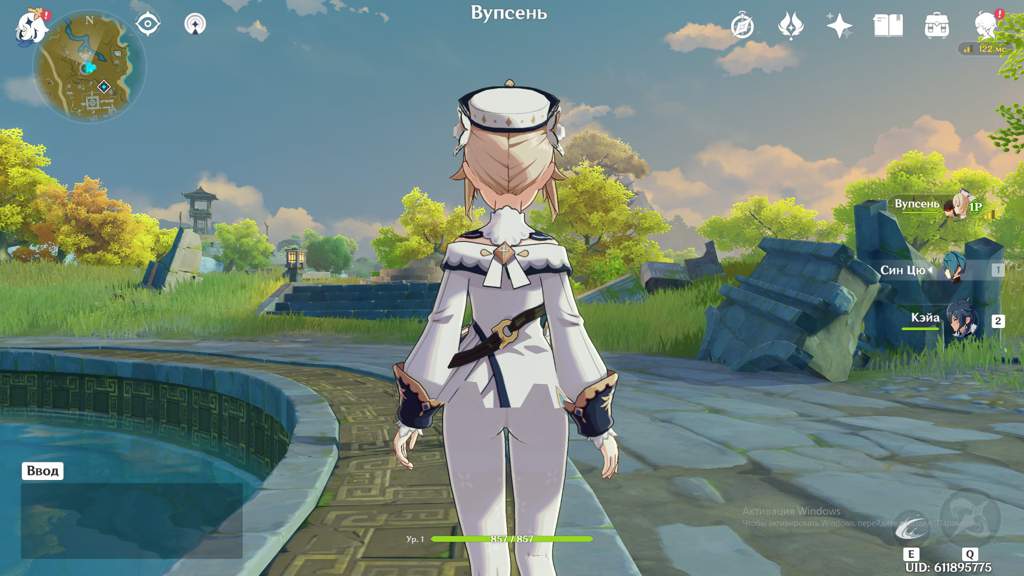
Task: Select party member Вупсень
Action: (958, 204)
